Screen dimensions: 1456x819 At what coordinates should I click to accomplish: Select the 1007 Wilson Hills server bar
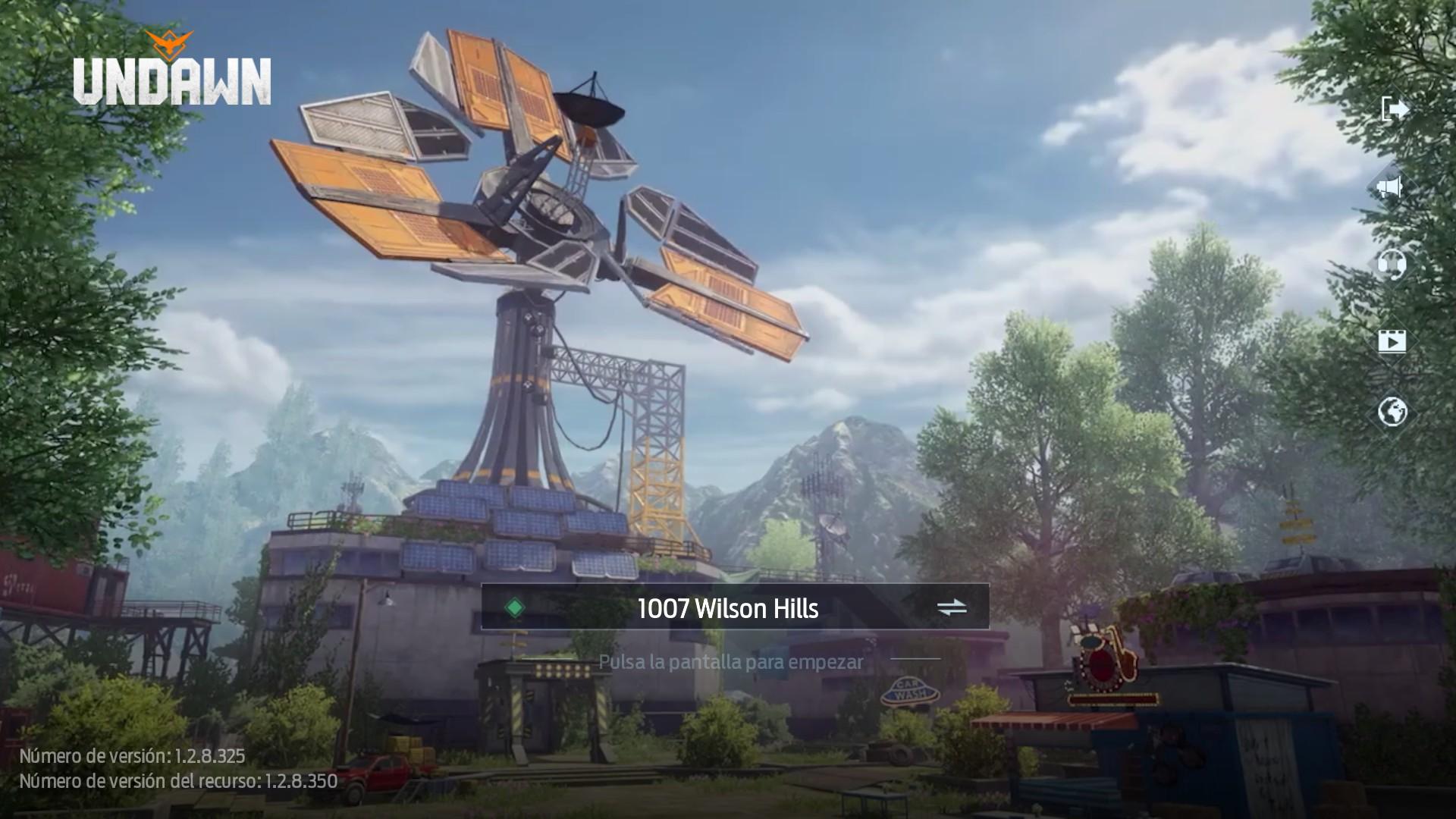[728, 607]
